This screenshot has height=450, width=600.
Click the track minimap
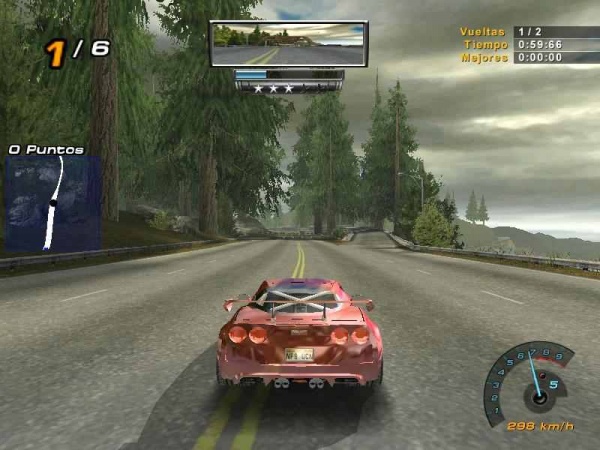(53, 203)
